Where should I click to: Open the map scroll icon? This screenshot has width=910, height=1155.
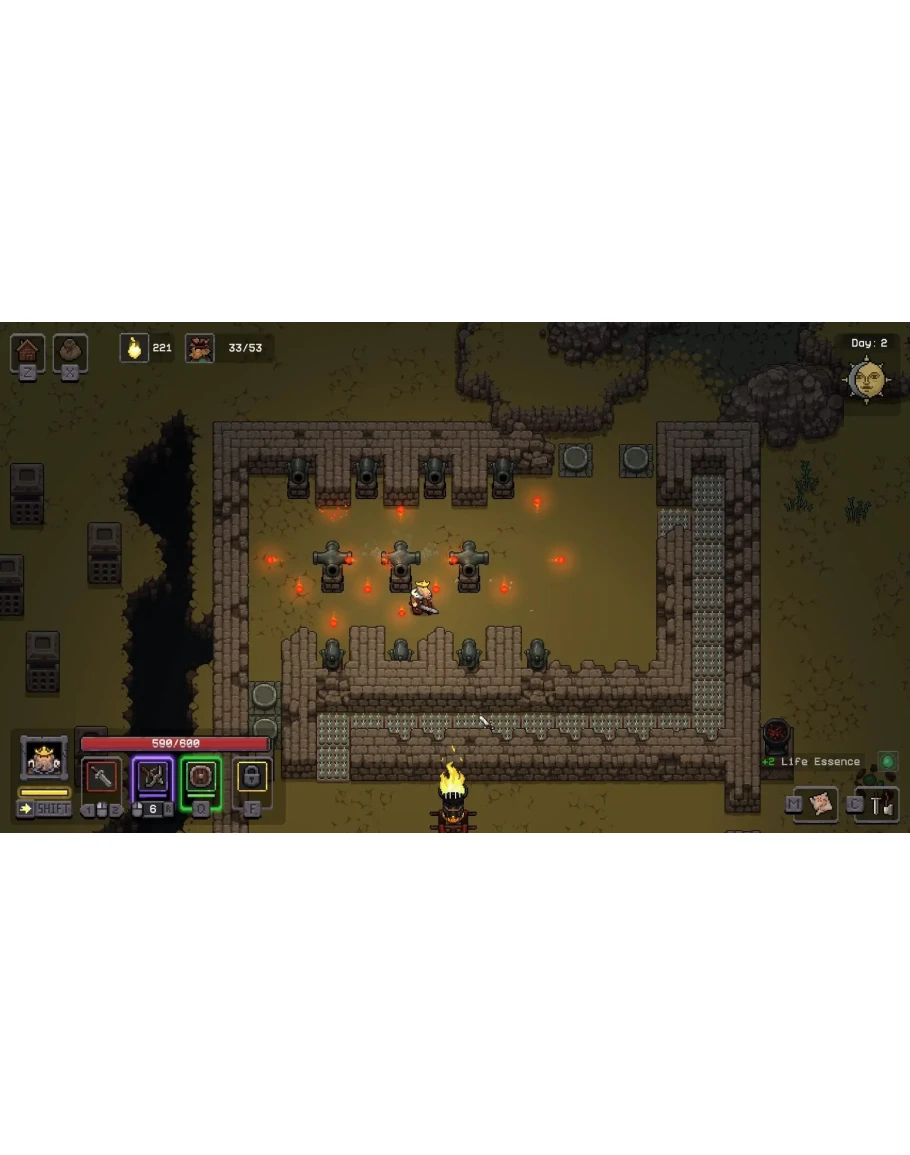[x=822, y=803]
